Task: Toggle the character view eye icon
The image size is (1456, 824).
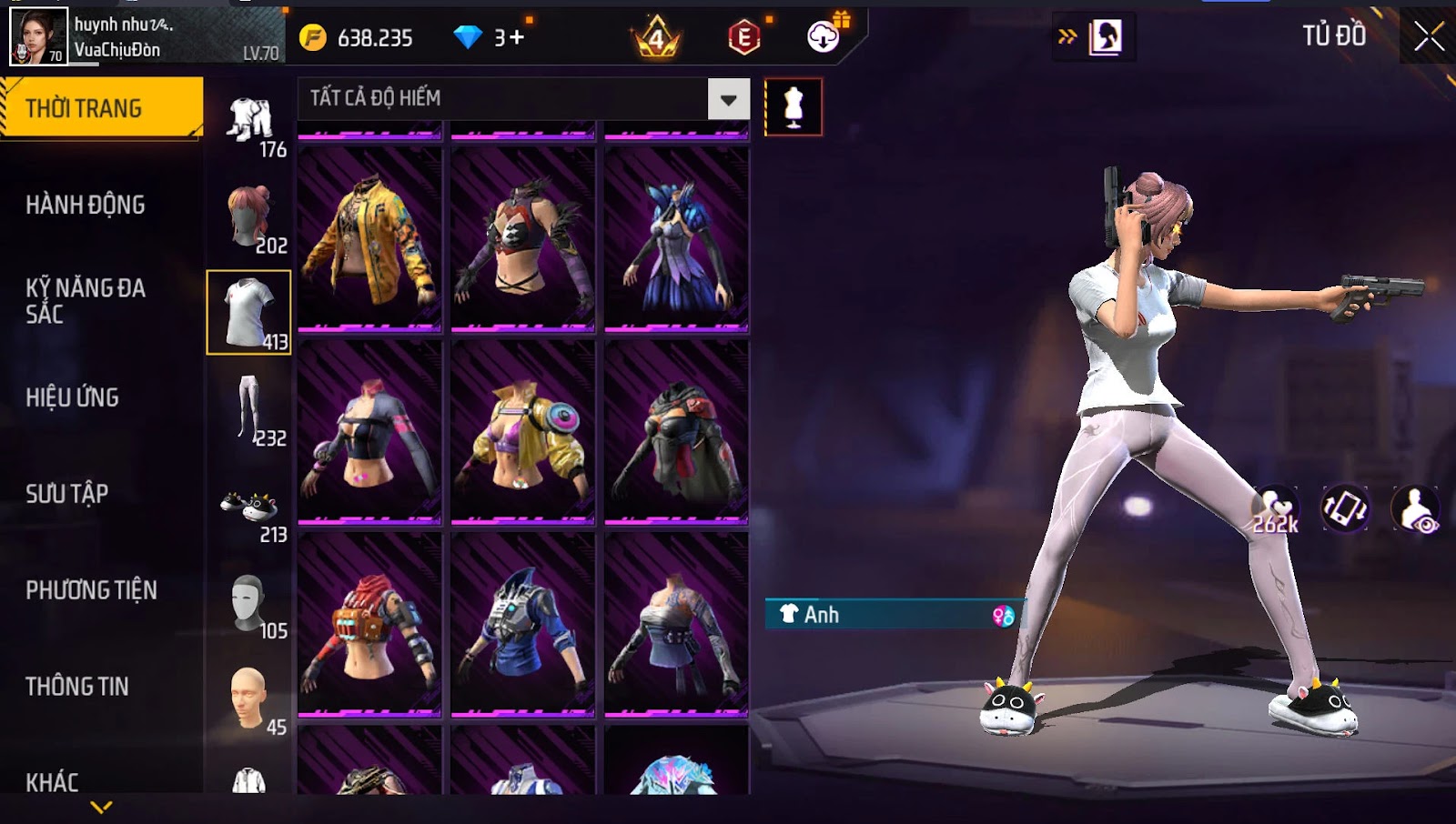Action: pos(1416,510)
